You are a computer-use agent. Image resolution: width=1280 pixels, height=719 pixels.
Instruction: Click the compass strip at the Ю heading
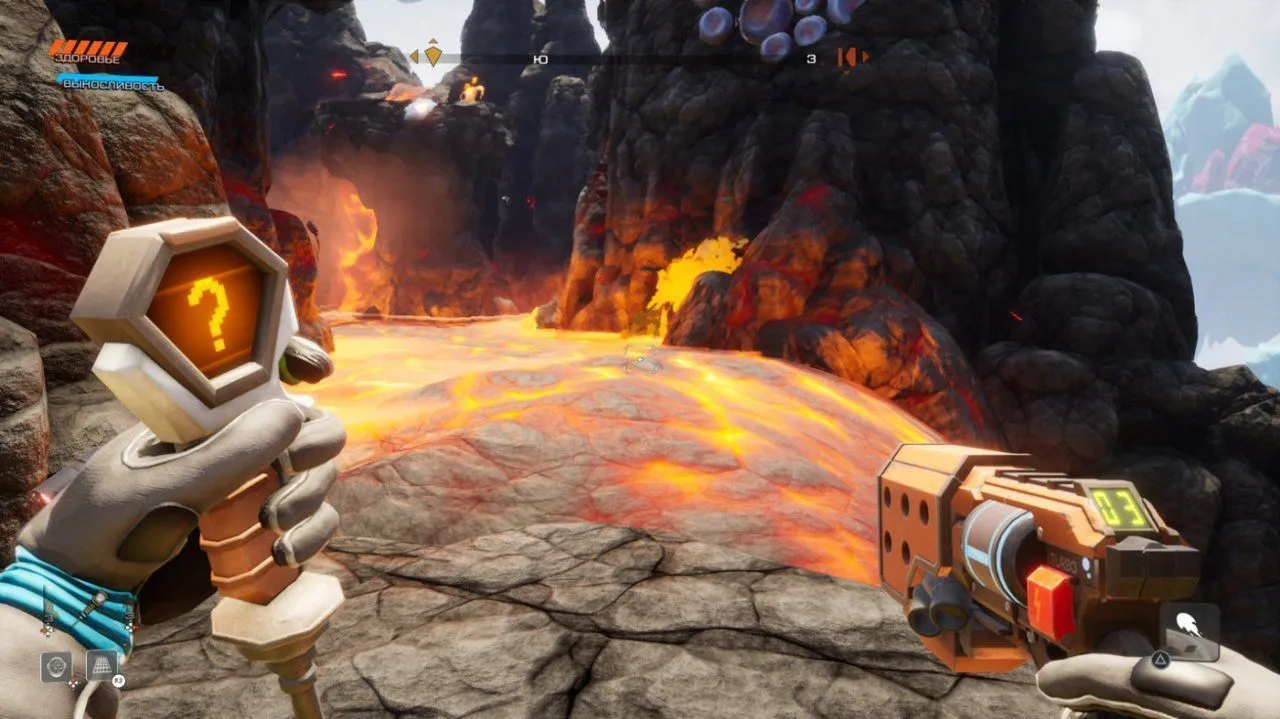click(x=540, y=59)
